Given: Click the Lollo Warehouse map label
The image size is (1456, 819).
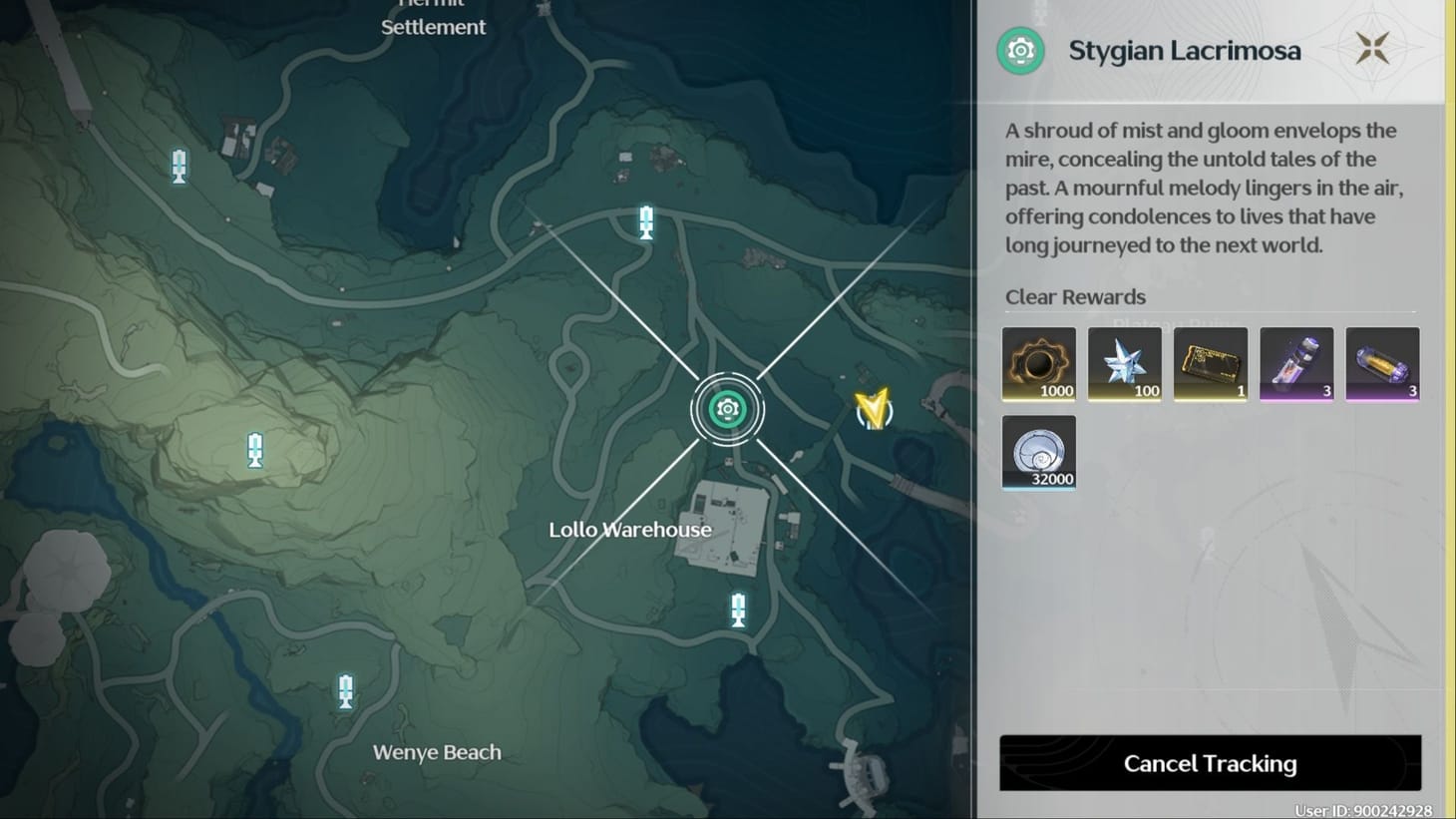Looking at the screenshot, I should 629,530.
